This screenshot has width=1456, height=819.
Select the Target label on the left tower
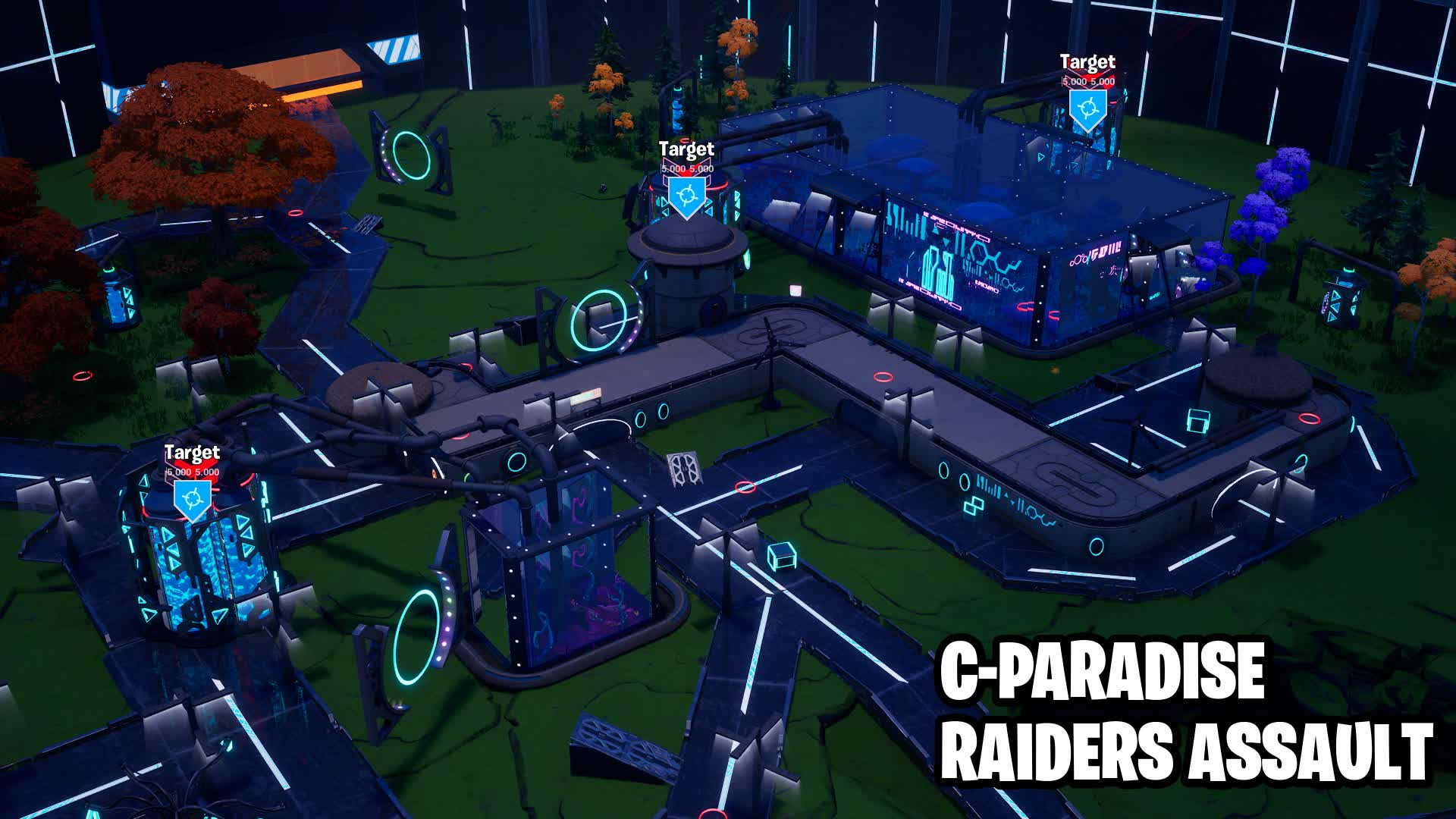point(192,453)
